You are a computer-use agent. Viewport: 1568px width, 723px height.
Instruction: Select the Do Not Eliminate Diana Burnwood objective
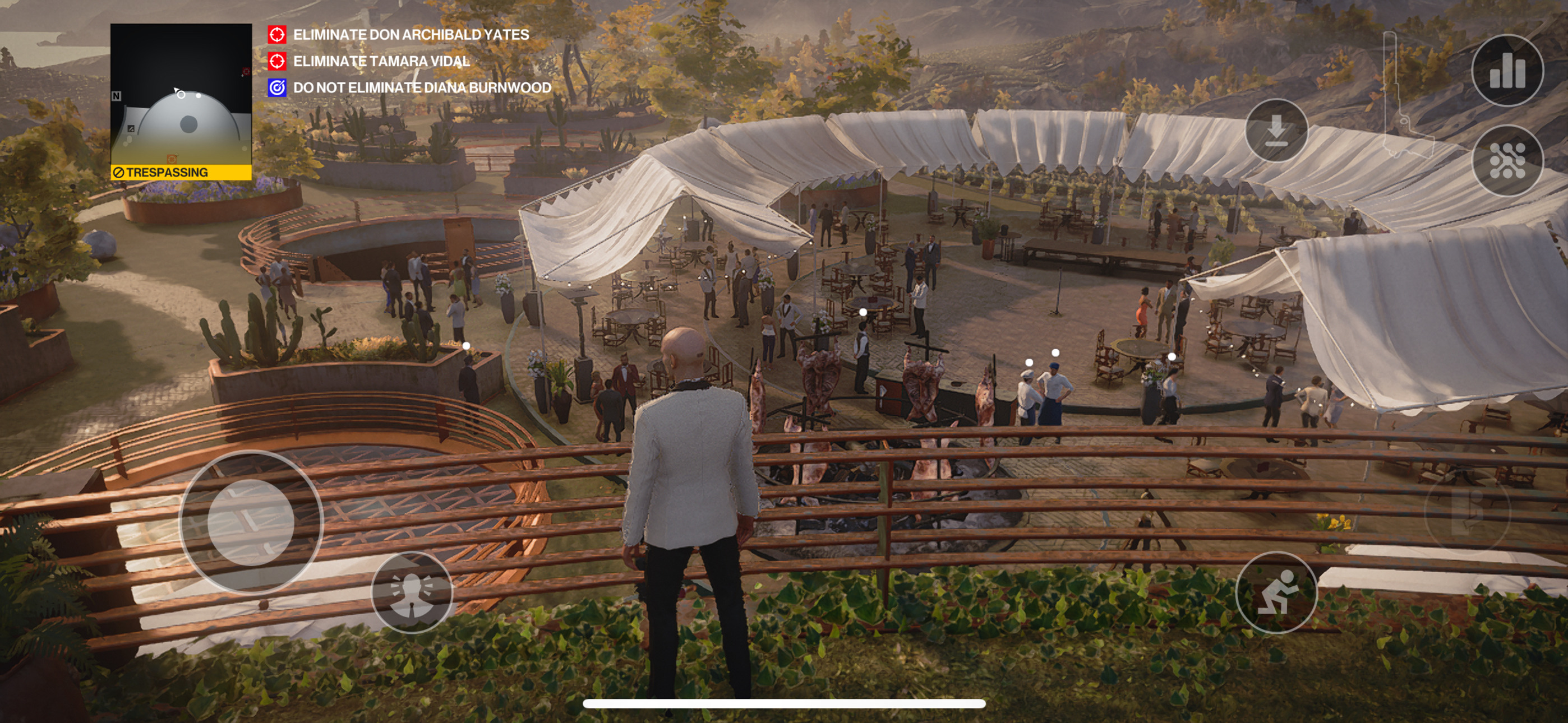coord(421,87)
